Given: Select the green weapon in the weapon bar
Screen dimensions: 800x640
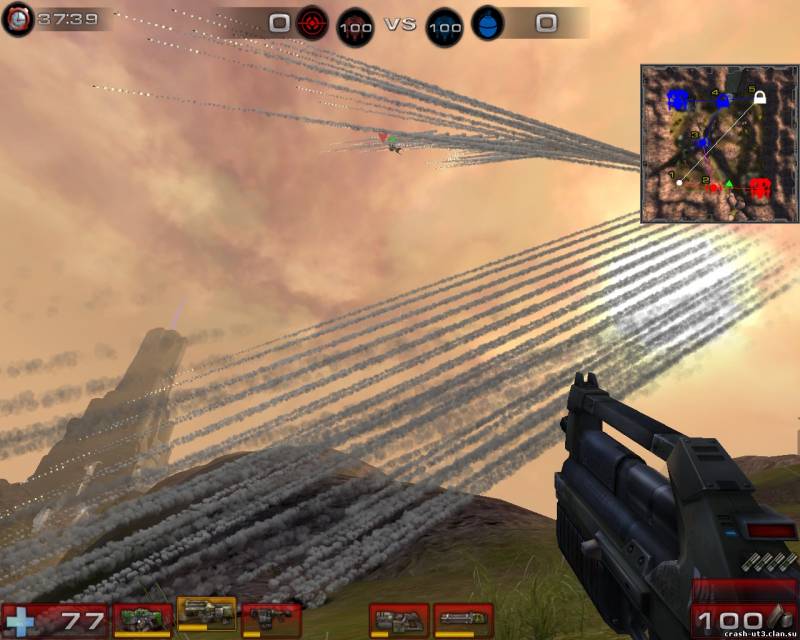Looking at the screenshot, I should click(143, 619).
